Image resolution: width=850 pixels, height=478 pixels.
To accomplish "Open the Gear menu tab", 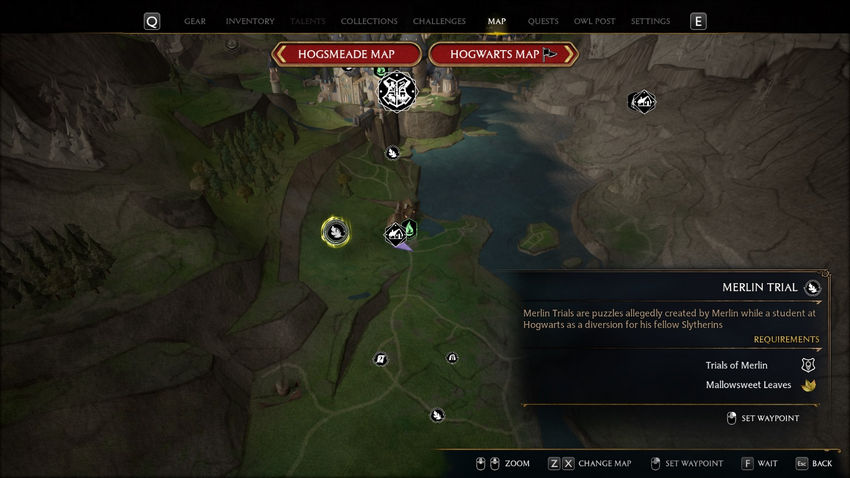I will 195,21.
